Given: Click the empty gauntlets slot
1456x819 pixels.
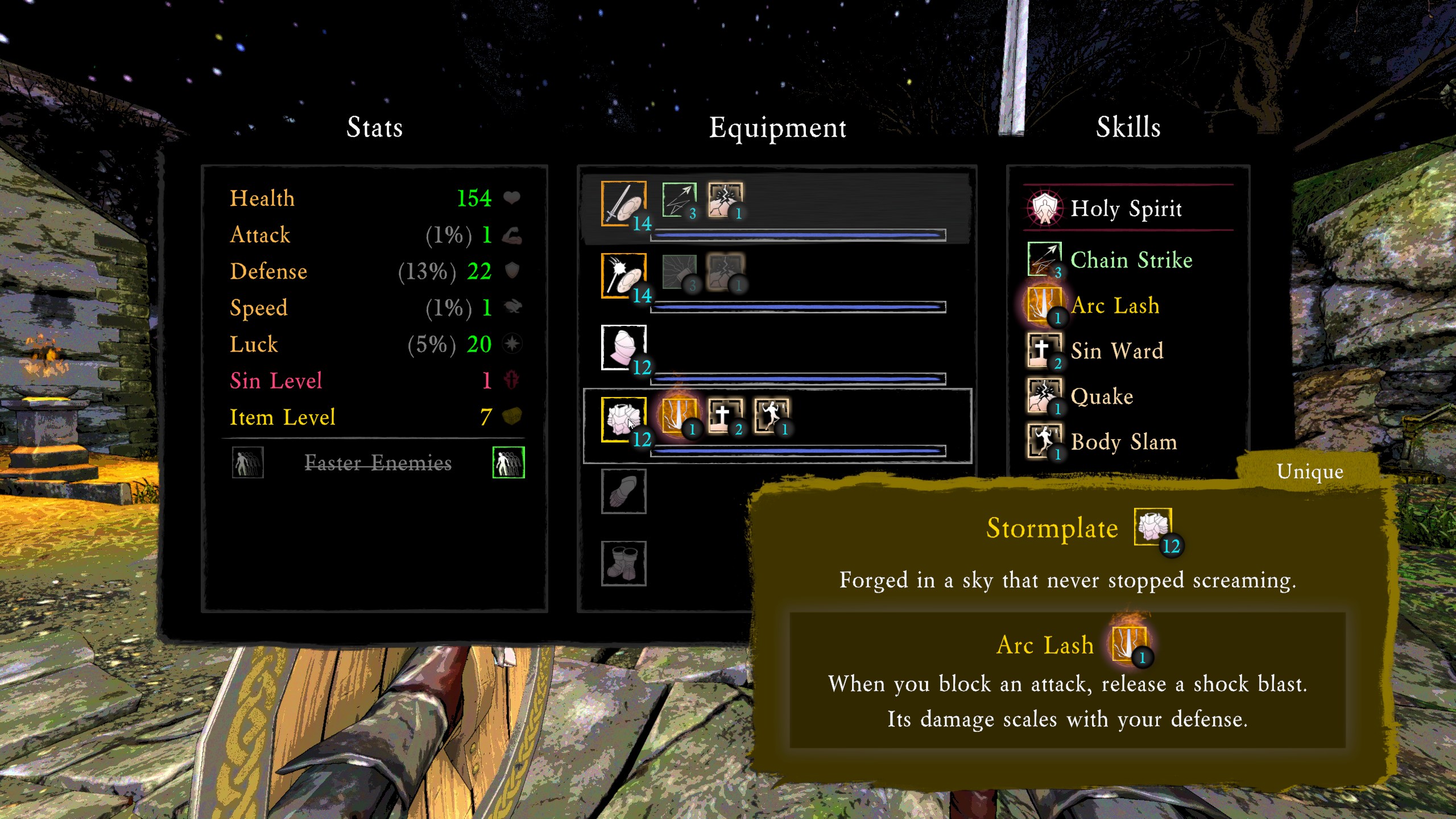Looking at the screenshot, I should click(623, 491).
